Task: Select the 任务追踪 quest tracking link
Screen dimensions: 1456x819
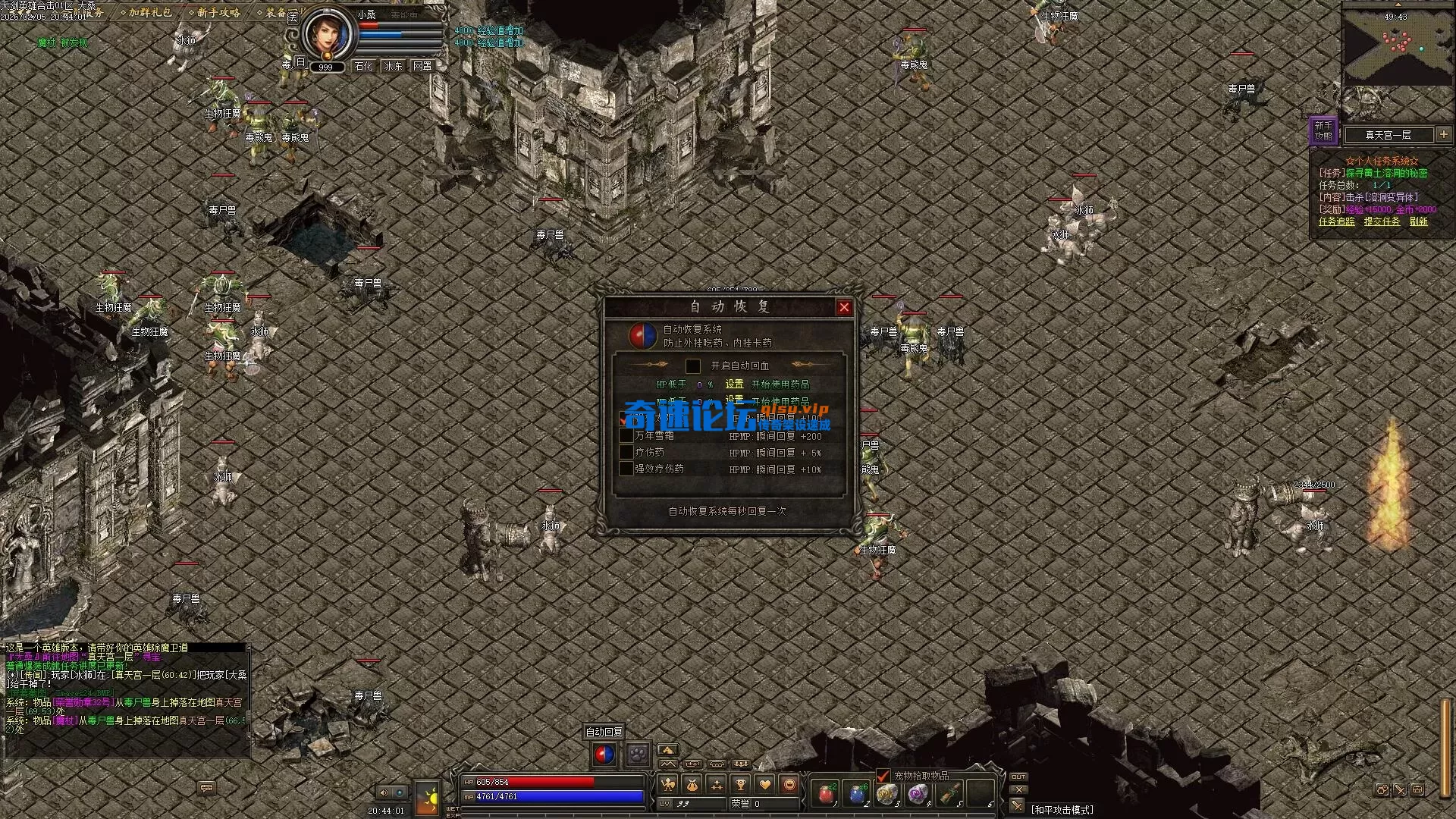Action: pos(1336,221)
